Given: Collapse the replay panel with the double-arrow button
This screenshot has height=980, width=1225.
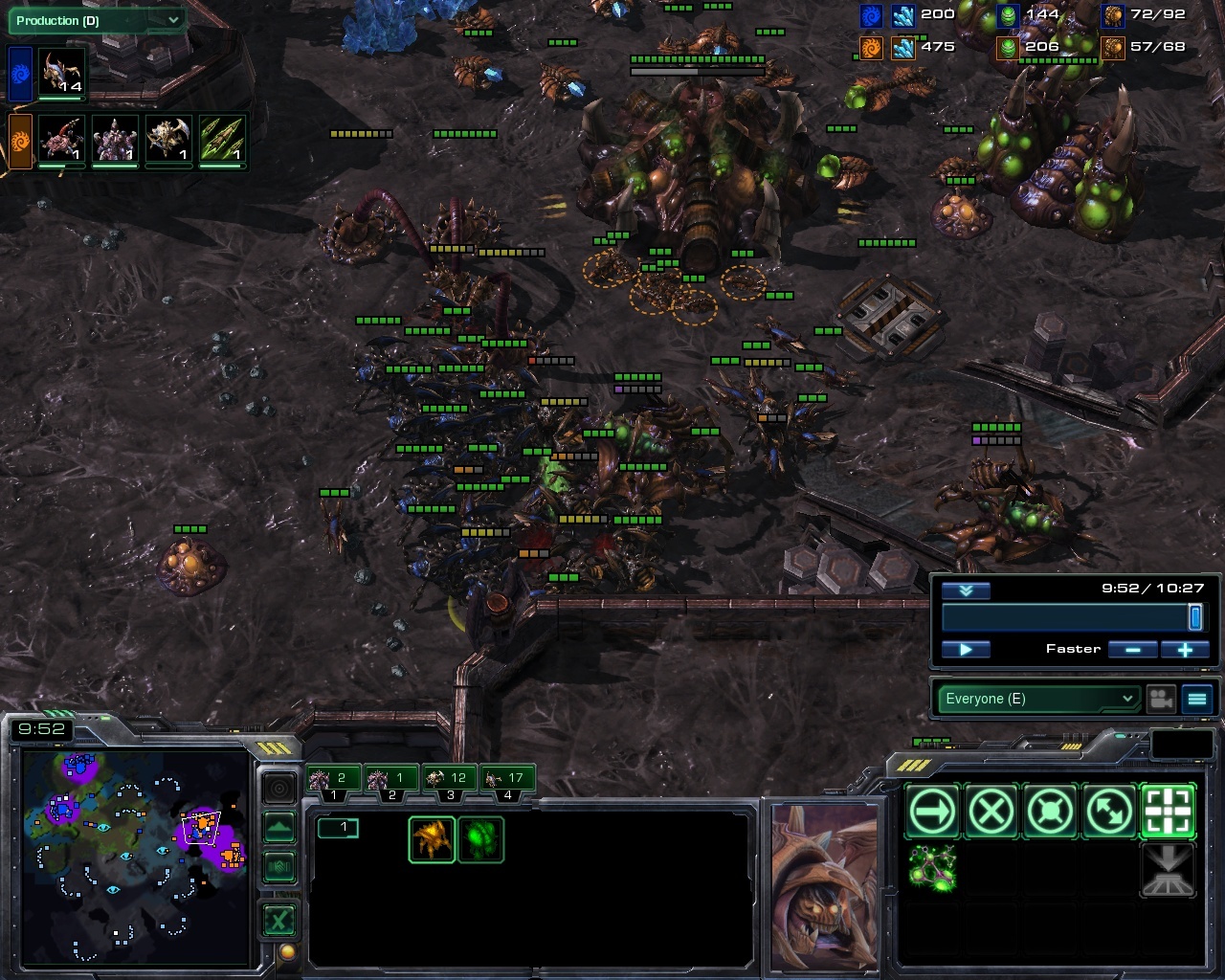Looking at the screenshot, I should click(x=965, y=590).
